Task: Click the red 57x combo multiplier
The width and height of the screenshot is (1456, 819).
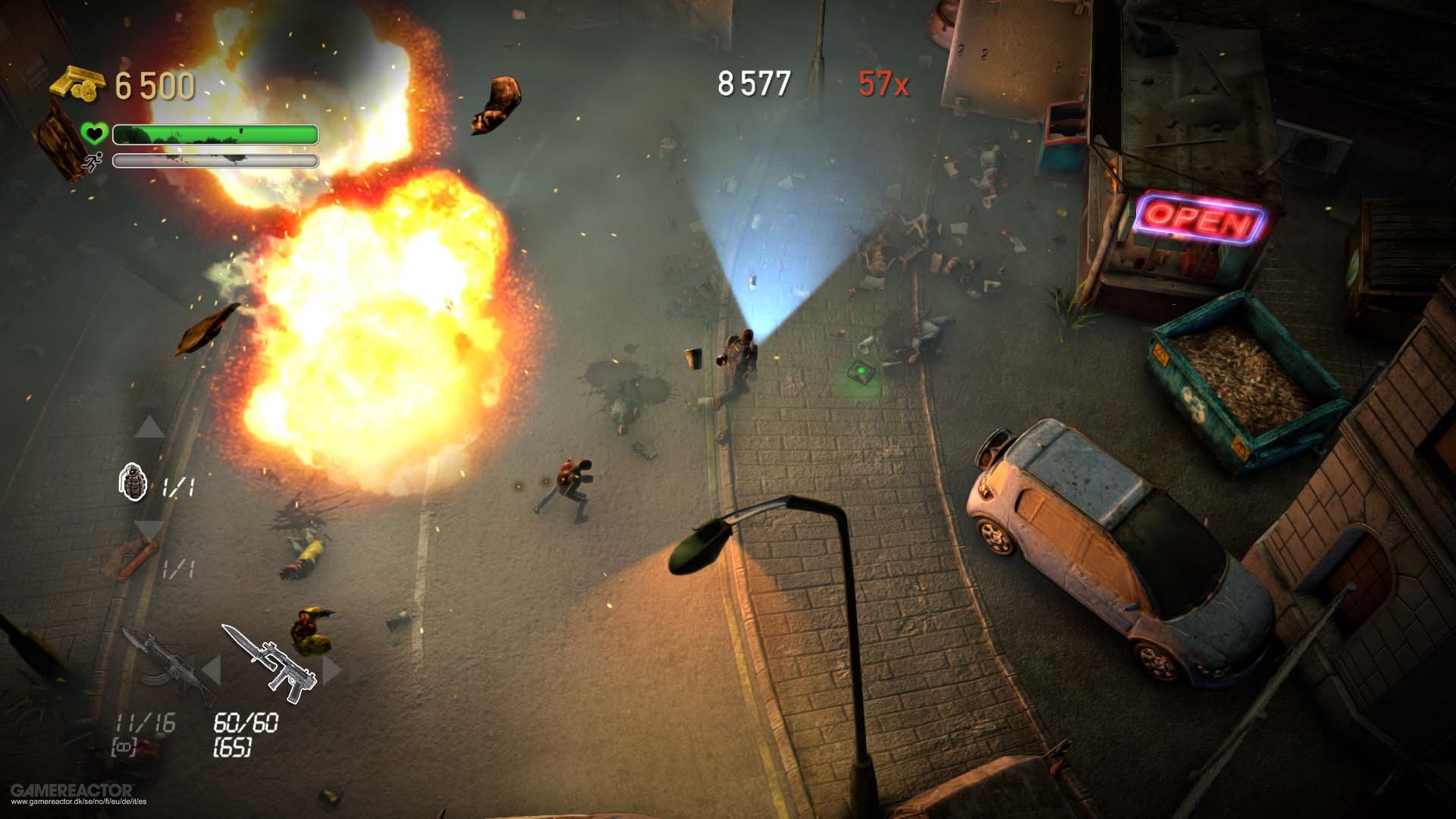Action: click(886, 83)
